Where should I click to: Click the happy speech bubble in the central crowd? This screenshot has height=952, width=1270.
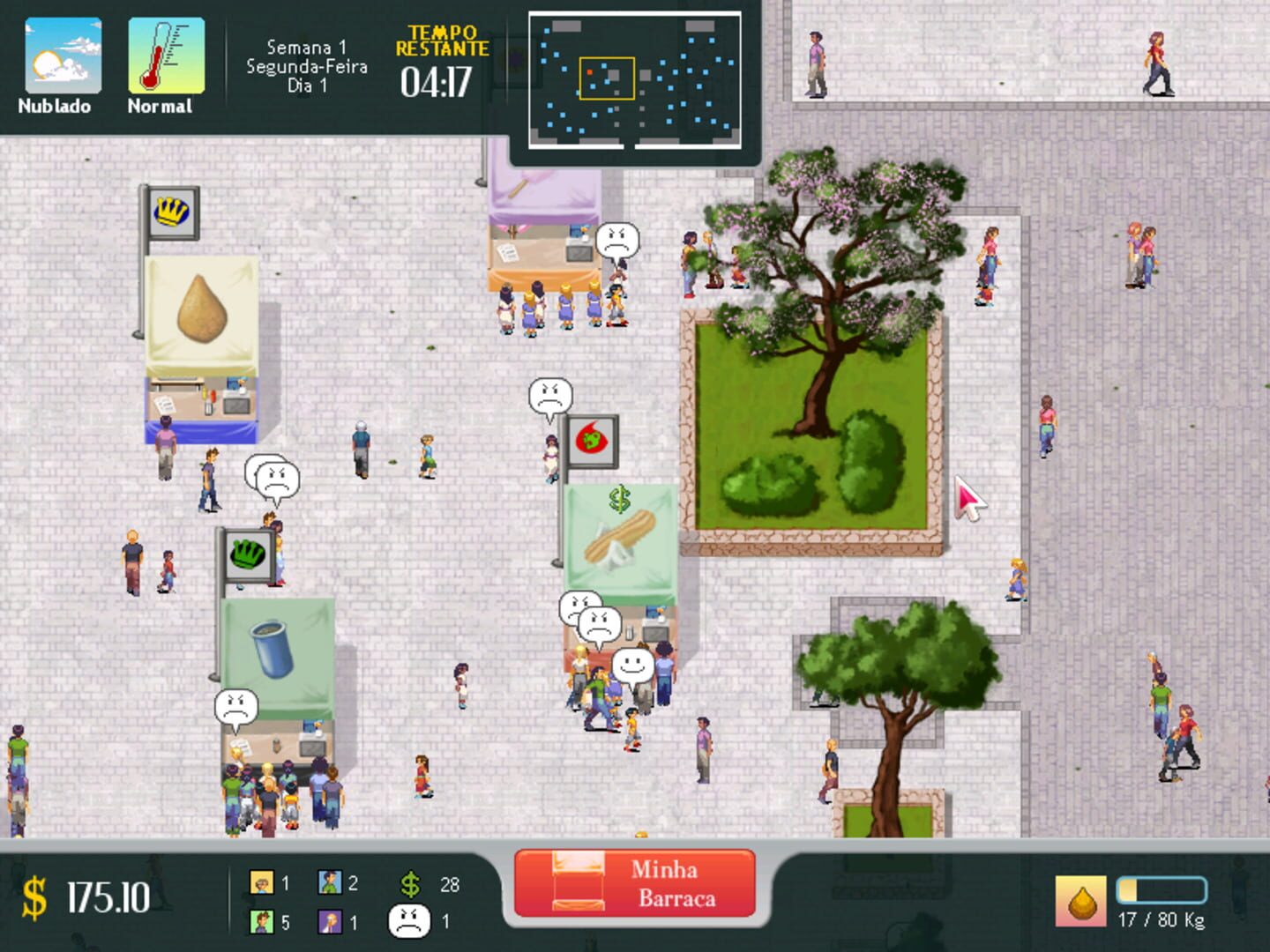coord(631,665)
